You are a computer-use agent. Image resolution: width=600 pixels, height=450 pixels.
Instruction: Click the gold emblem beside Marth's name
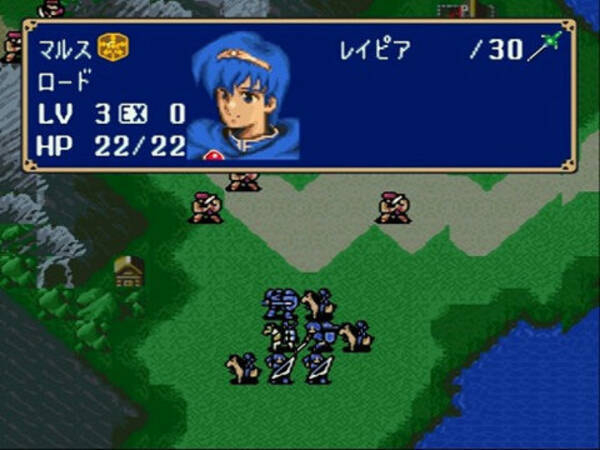pos(113,48)
